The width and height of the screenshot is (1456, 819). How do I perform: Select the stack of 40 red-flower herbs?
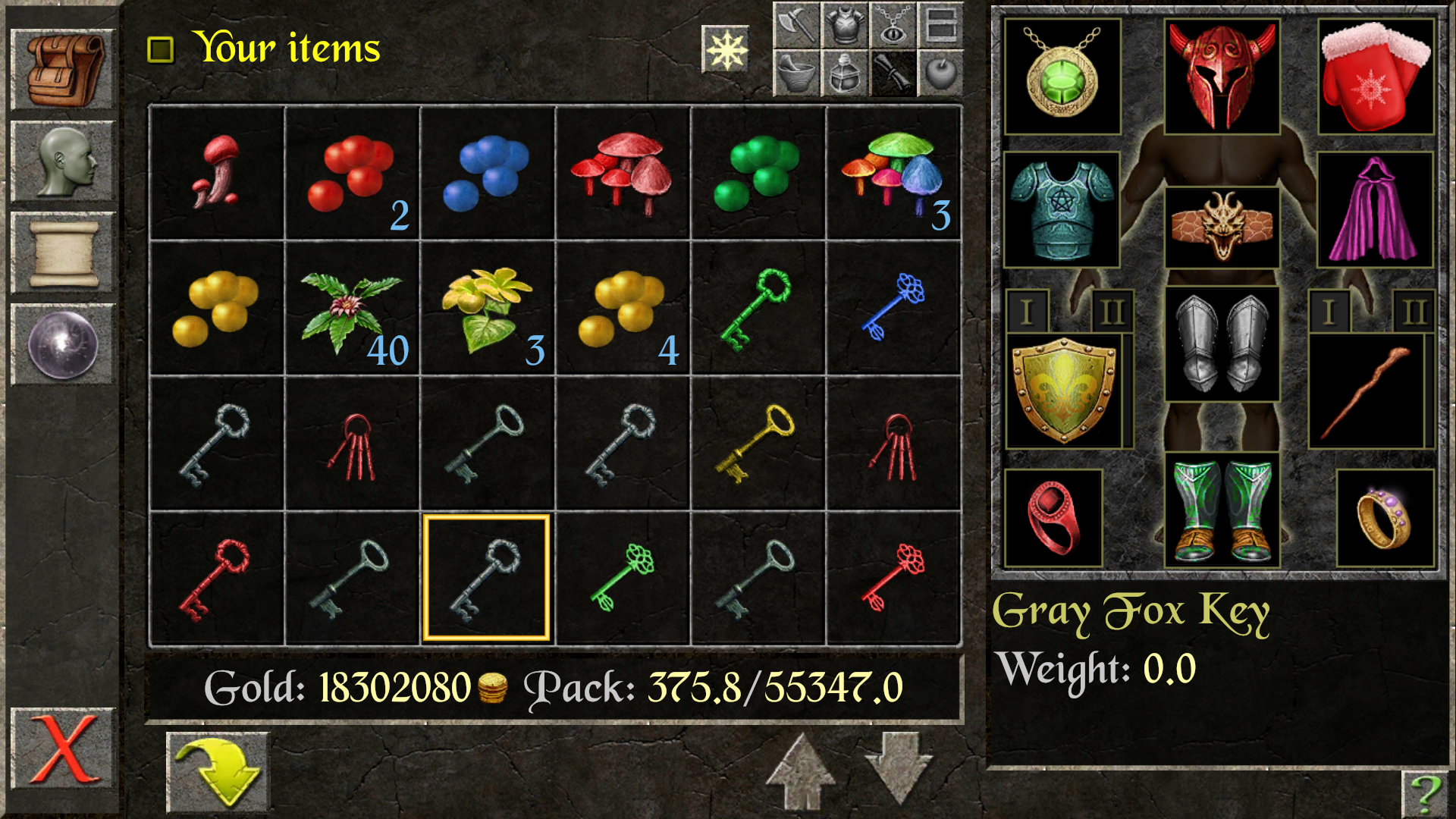click(352, 309)
